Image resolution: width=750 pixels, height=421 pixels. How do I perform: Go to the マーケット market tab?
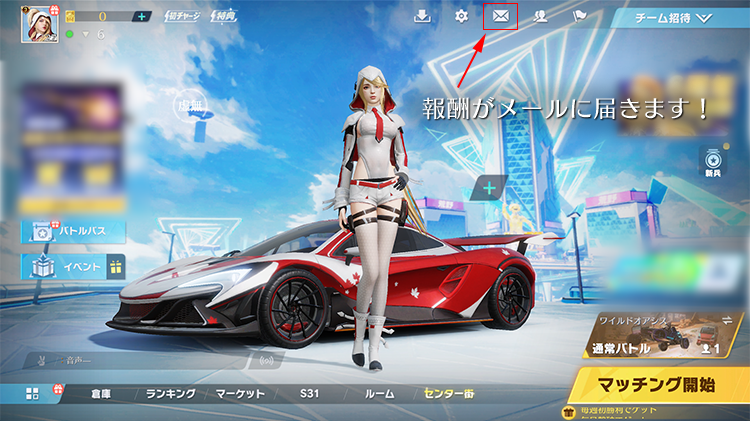pos(240,394)
